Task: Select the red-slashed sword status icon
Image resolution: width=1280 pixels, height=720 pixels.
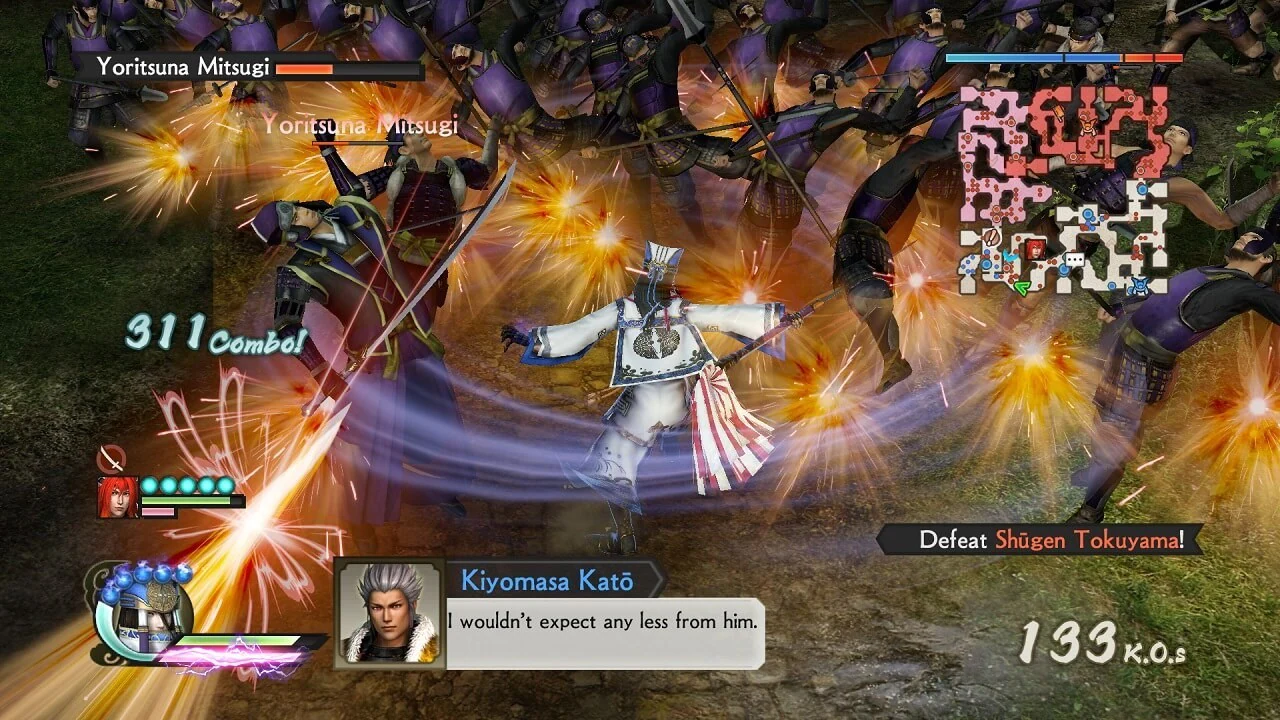Action: 112,458
